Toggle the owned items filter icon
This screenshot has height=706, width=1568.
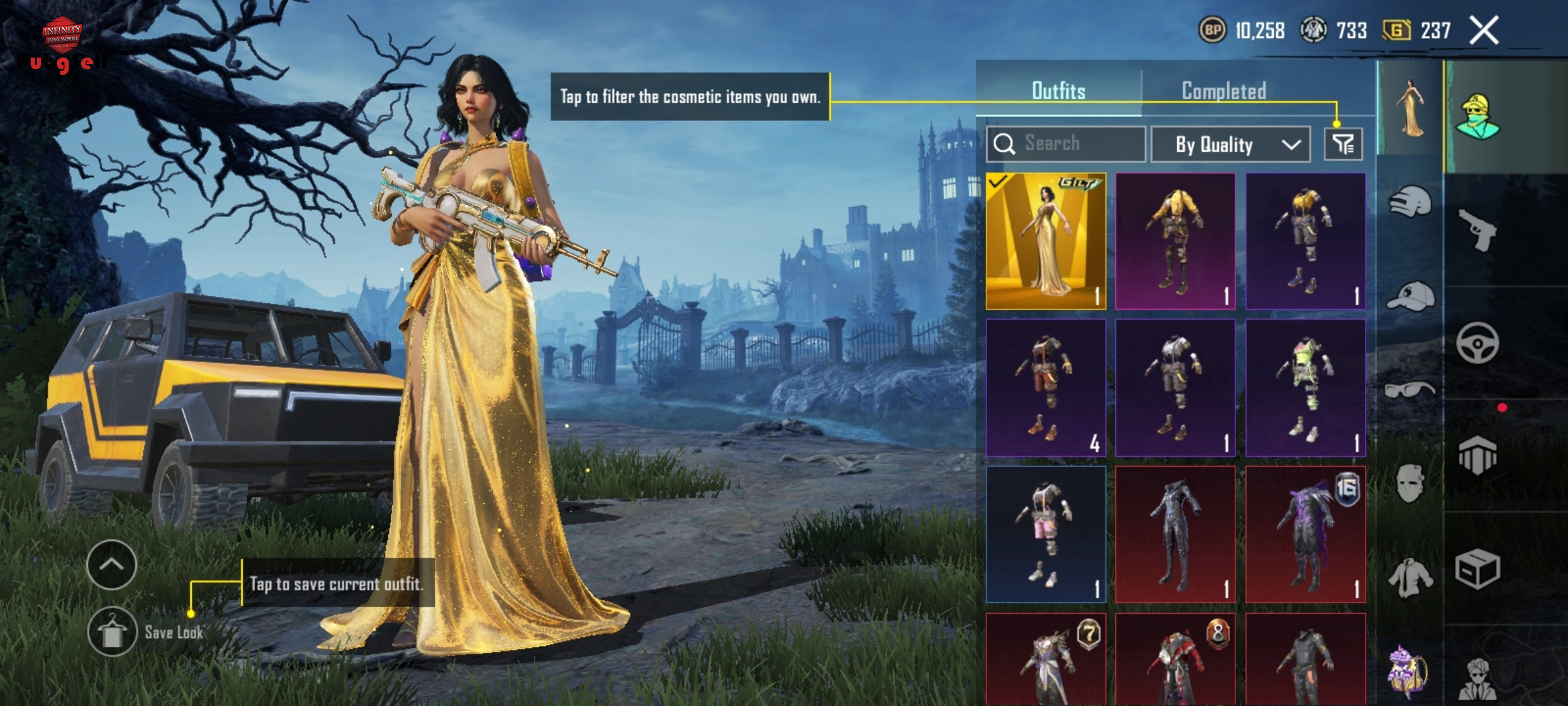pyautogui.click(x=1343, y=144)
